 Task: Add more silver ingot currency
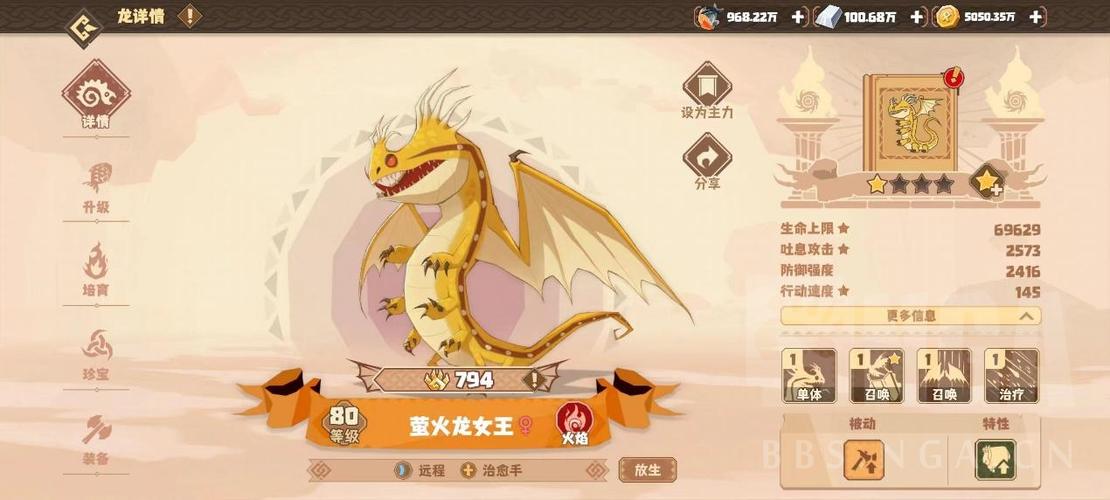tap(918, 16)
